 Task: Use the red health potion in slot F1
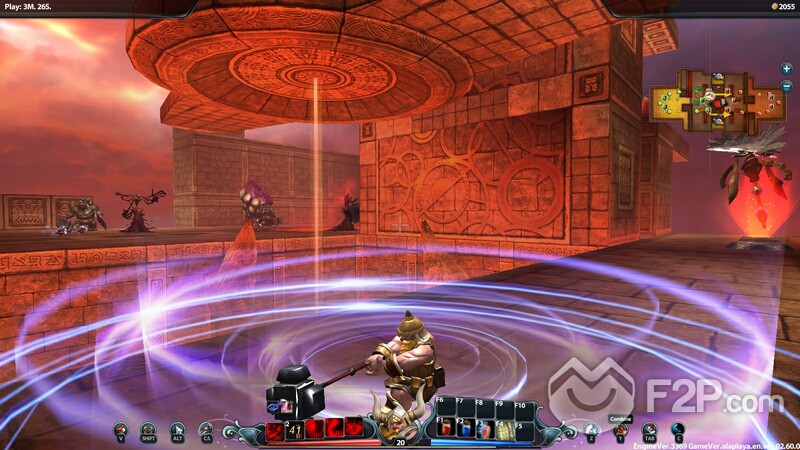pyautogui.click(x=444, y=428)
